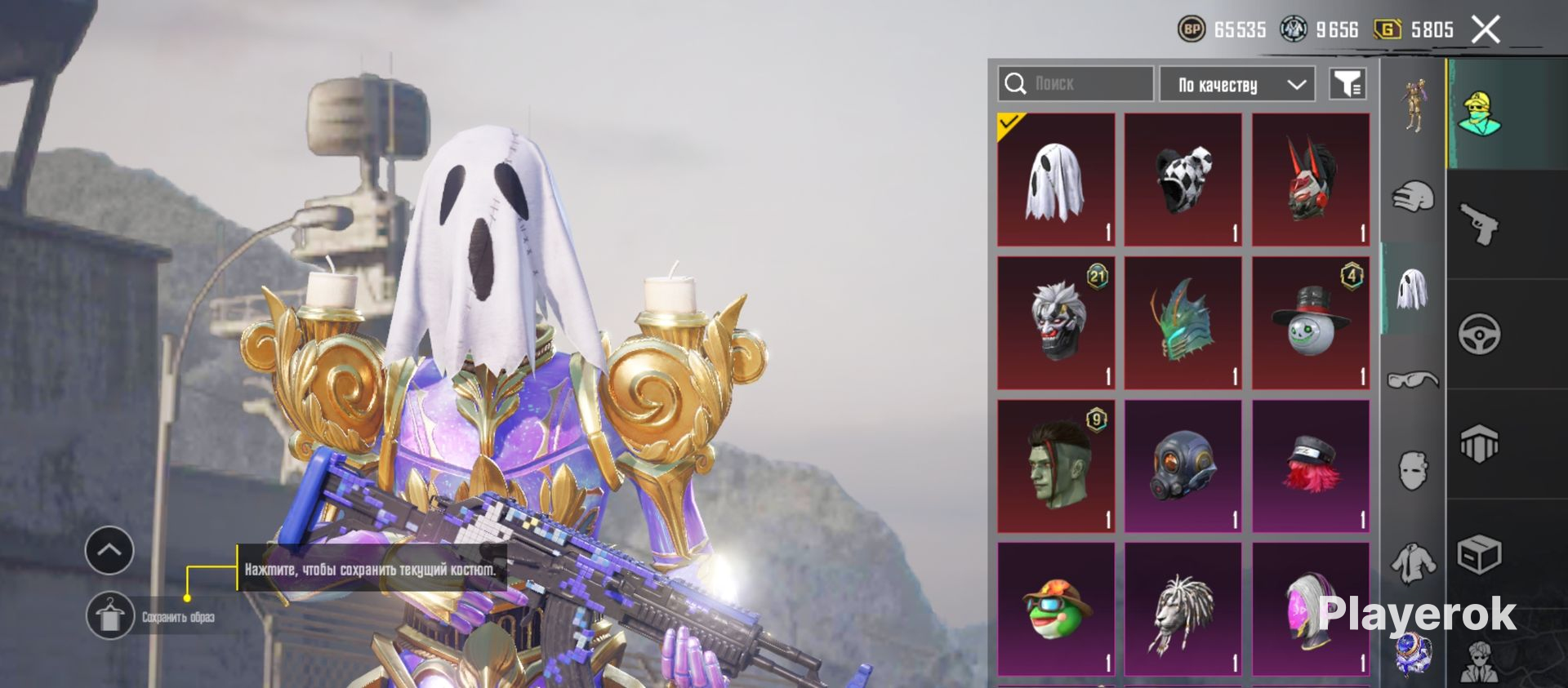Pick the green zombie face headgear
The width and height of the screenshot is (1568, 688).
(x=1056, y=466)
